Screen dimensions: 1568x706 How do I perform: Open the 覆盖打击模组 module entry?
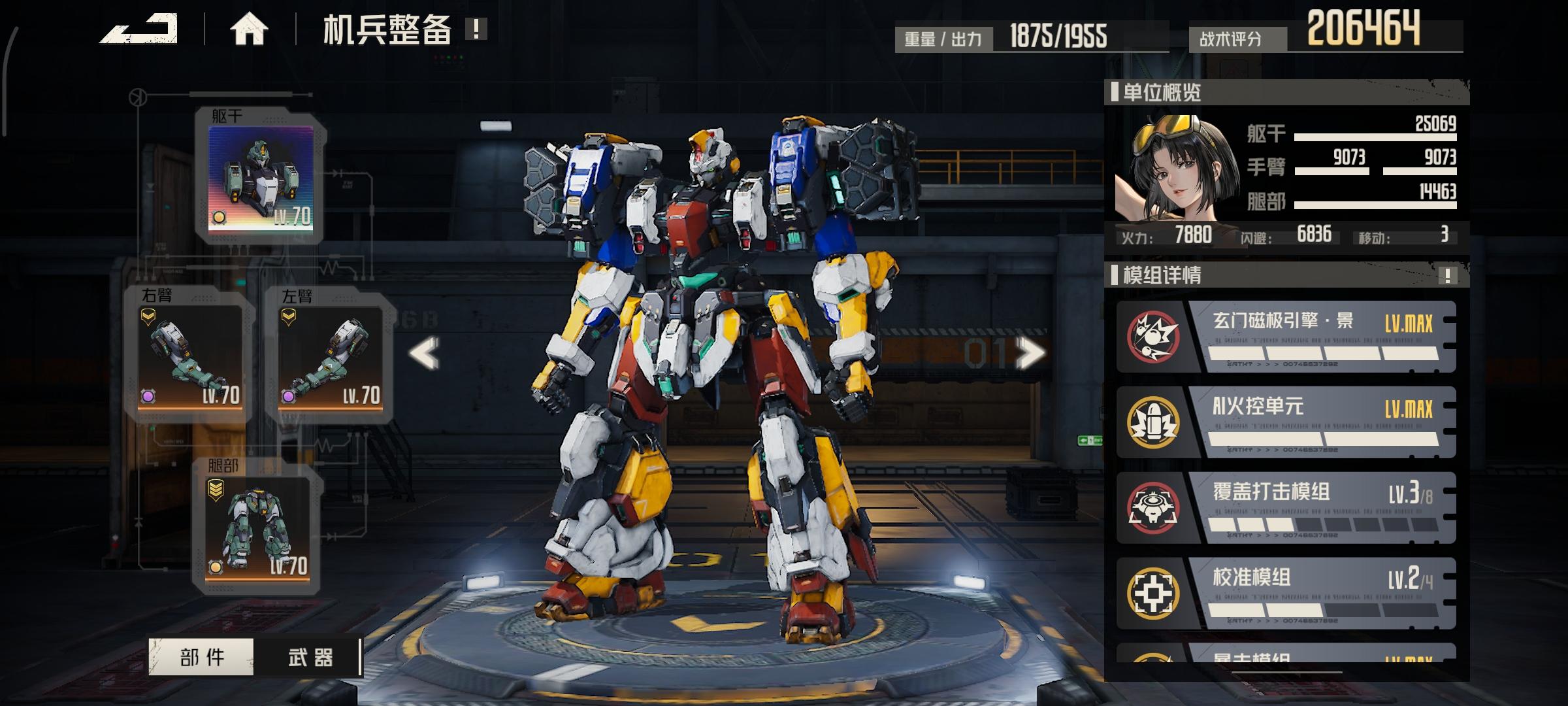1286,508
